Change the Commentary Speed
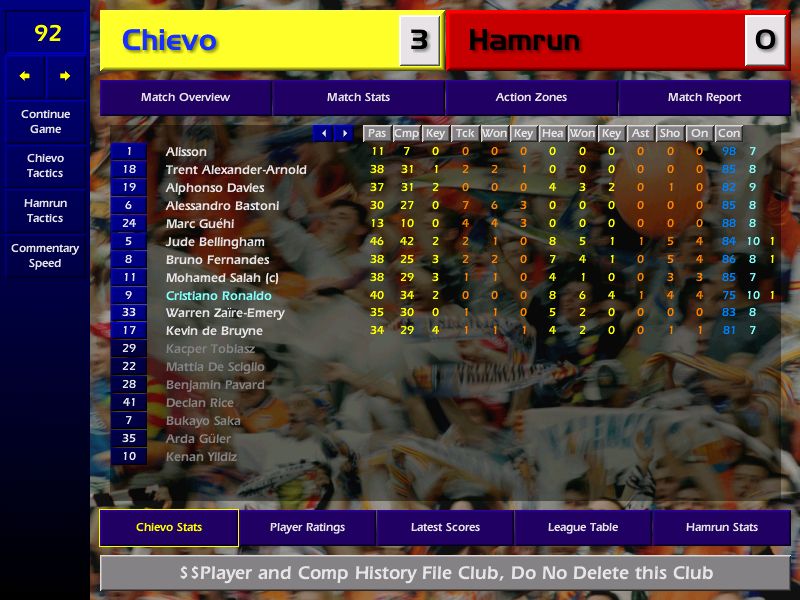The image size is (800, 600). tap(45, 256)
